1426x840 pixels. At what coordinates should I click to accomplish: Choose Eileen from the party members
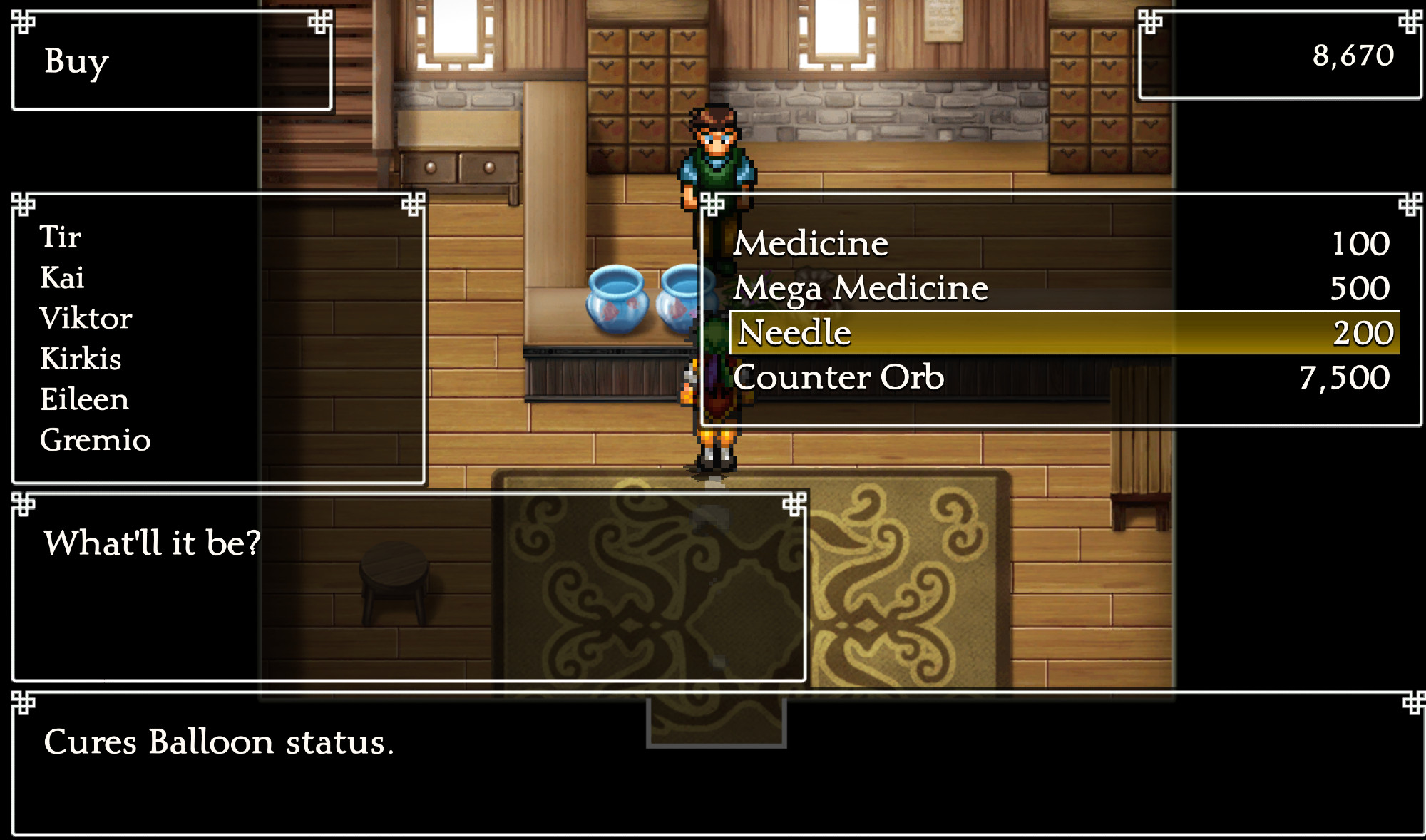coord(84,399)
